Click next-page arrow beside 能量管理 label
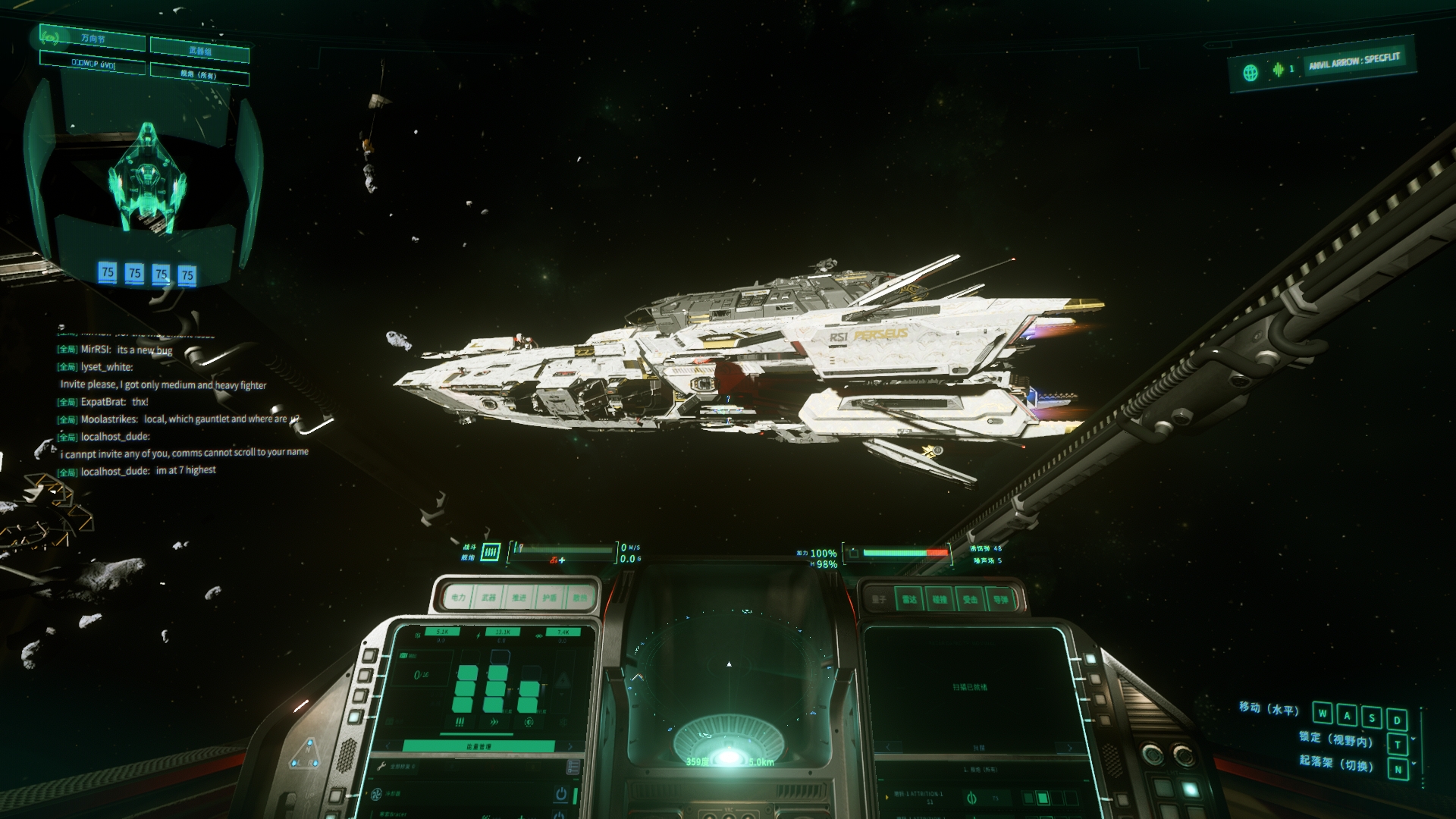Image resolution: width=1456 pixels, height=819 pixels. tap(570, 746)
